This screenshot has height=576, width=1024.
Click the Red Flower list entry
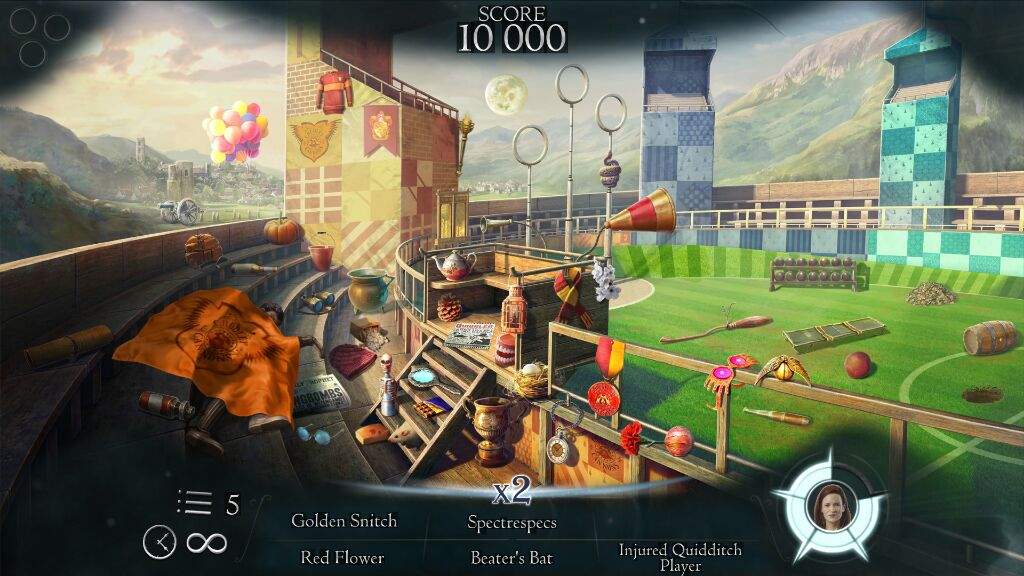[x=342, y=557]
